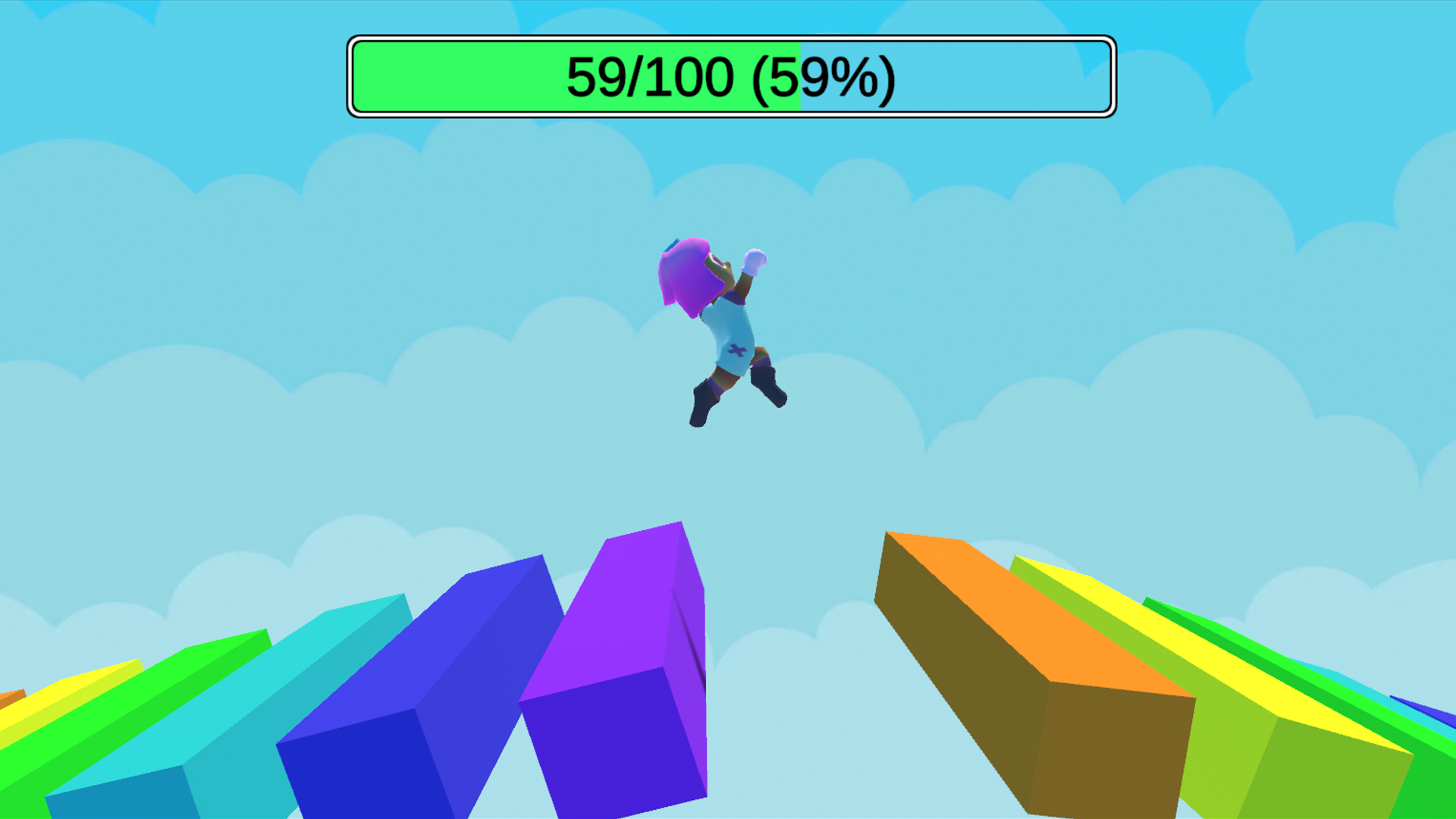Click the X mark on the shirt
The height and width of the screenshot is (819, 1456).
(738, 351)
